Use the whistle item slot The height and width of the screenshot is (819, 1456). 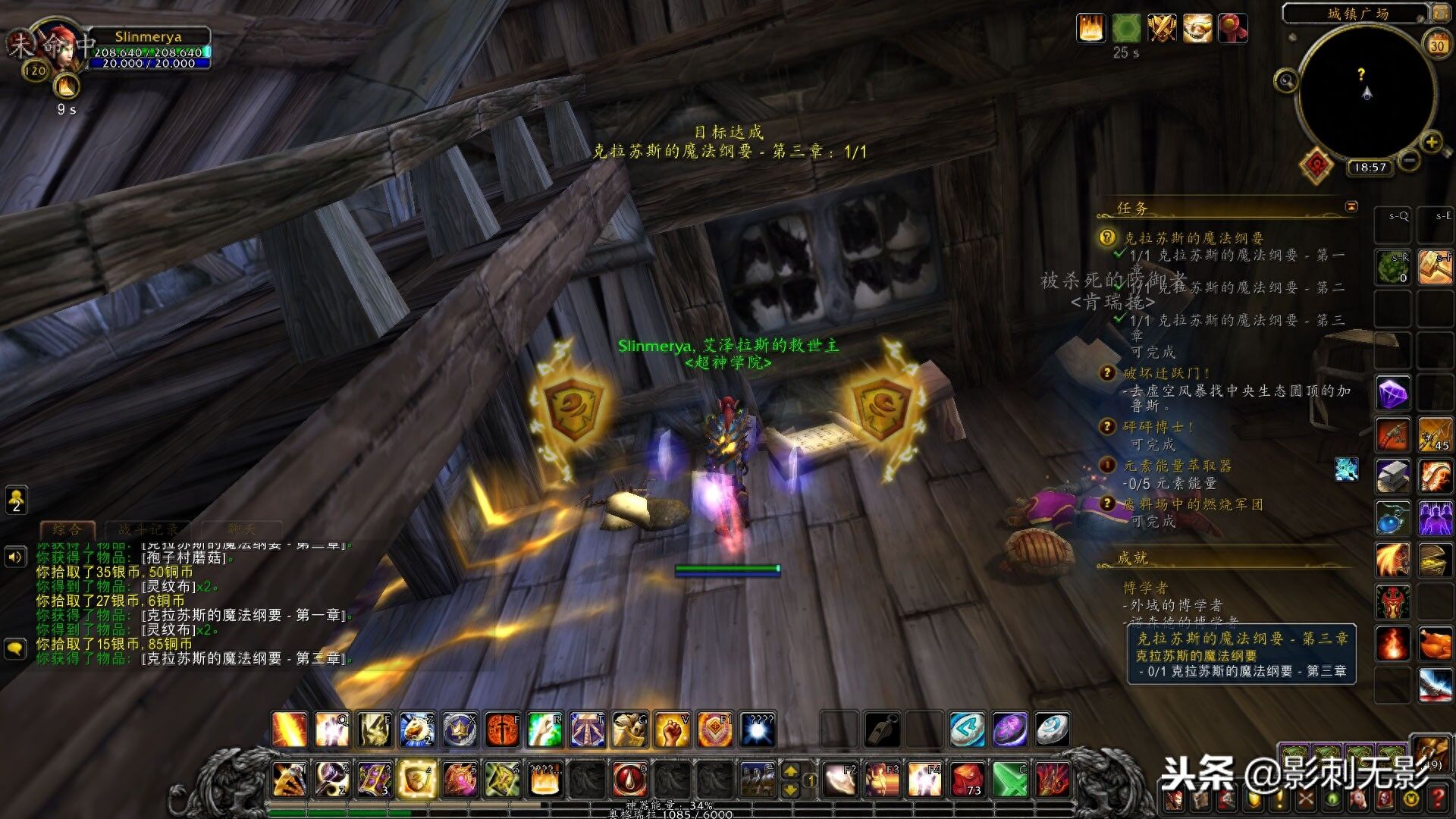(882, 730)
